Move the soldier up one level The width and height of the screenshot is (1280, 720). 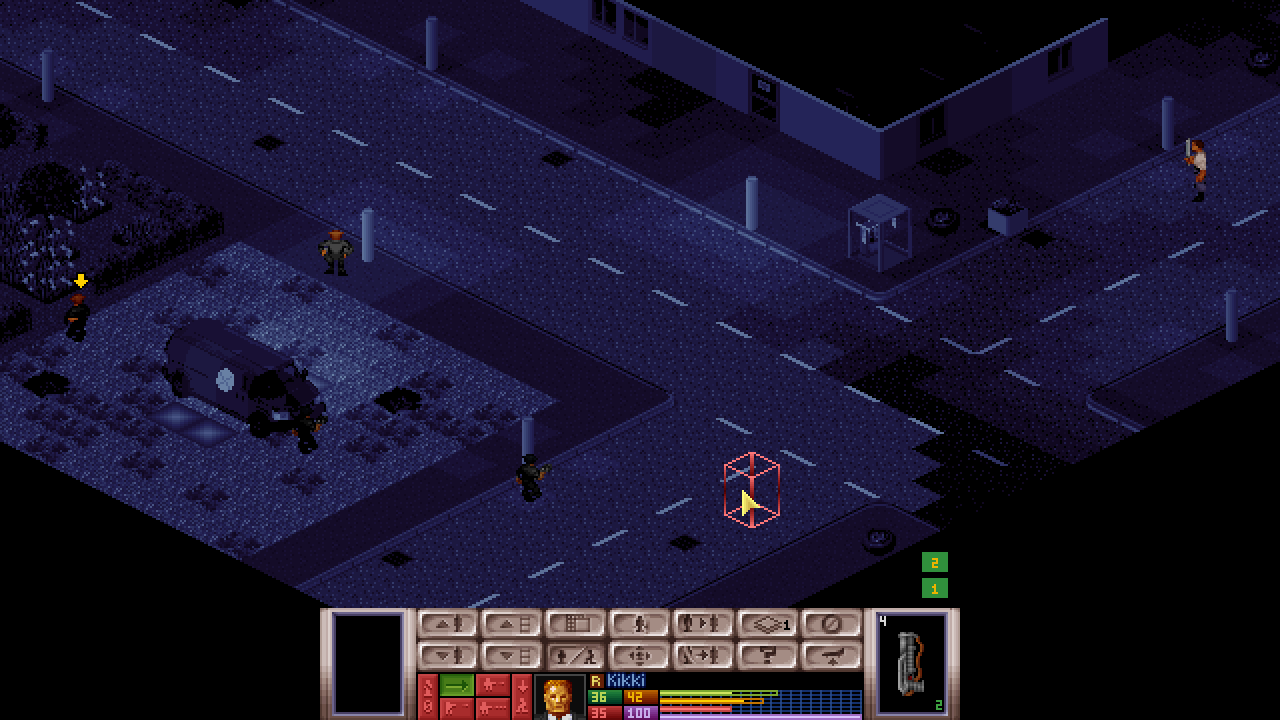pyautogui.click(x=448, y=624)
